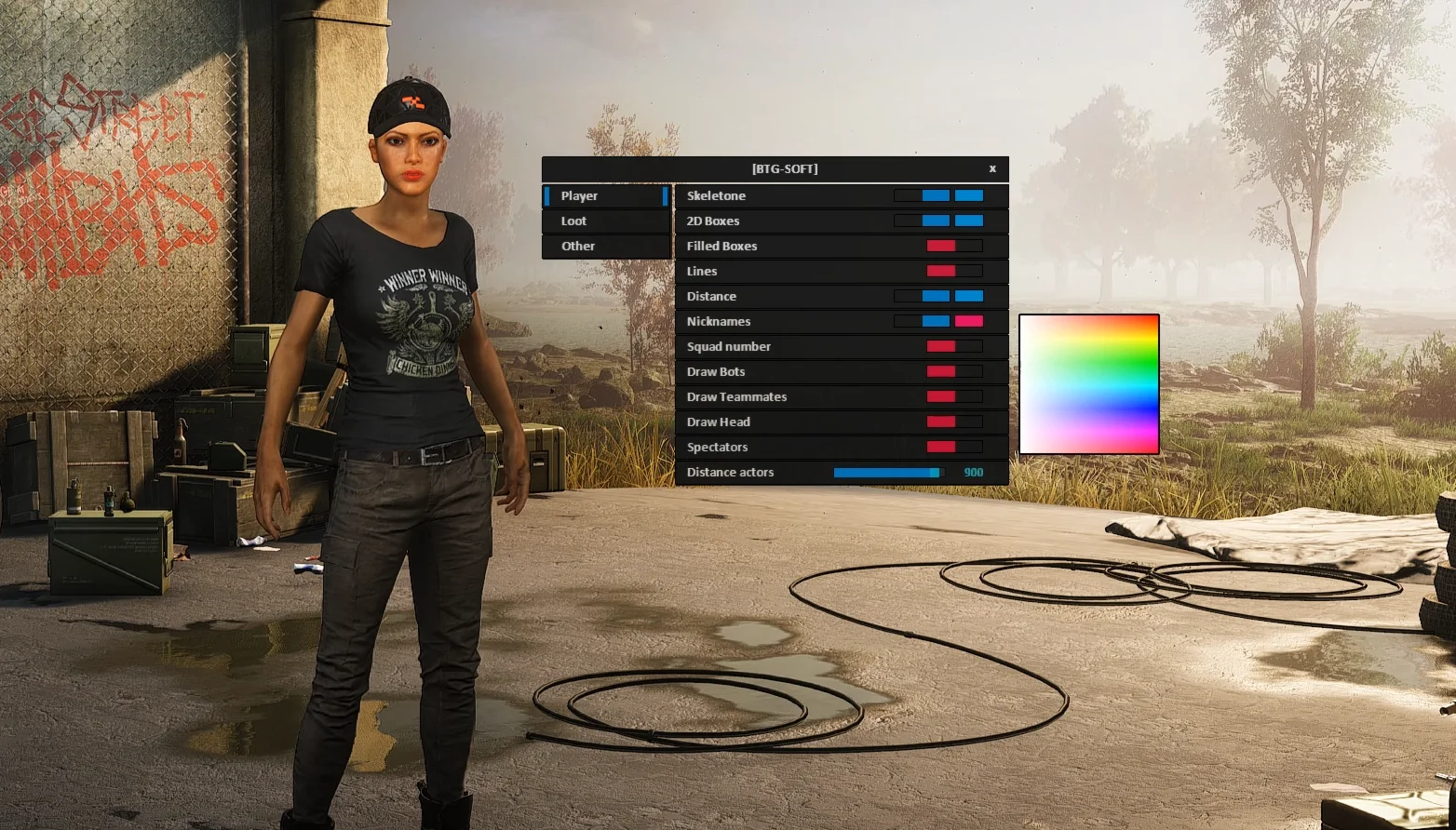Open the Draw Bots color swatch
1456x830 pixels.
[x=941, y=371]
